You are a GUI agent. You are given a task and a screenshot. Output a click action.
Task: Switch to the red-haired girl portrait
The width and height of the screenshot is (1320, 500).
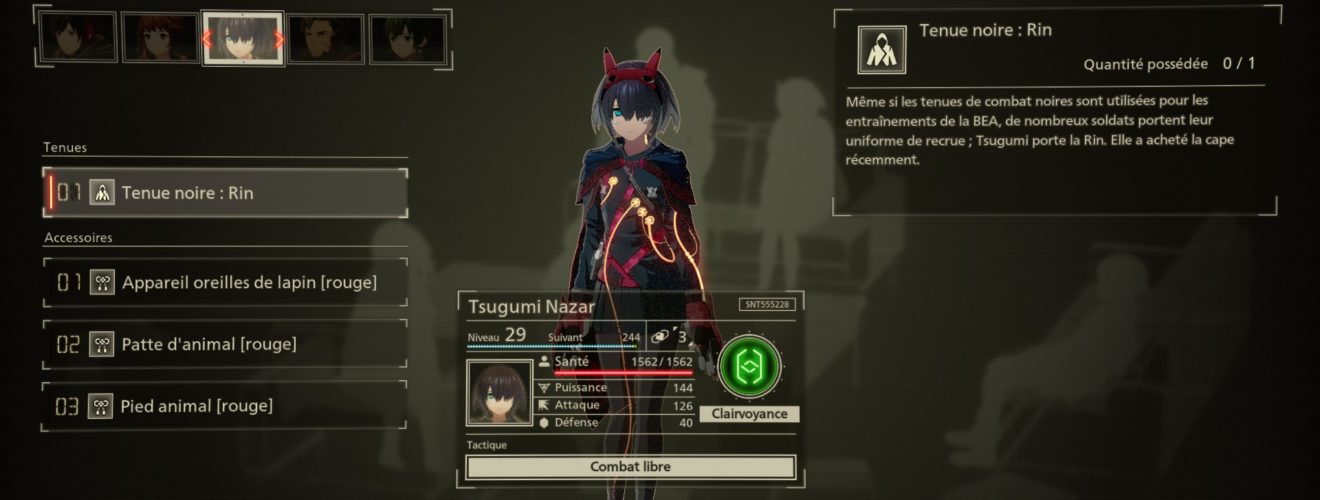[x=160, y=39]
